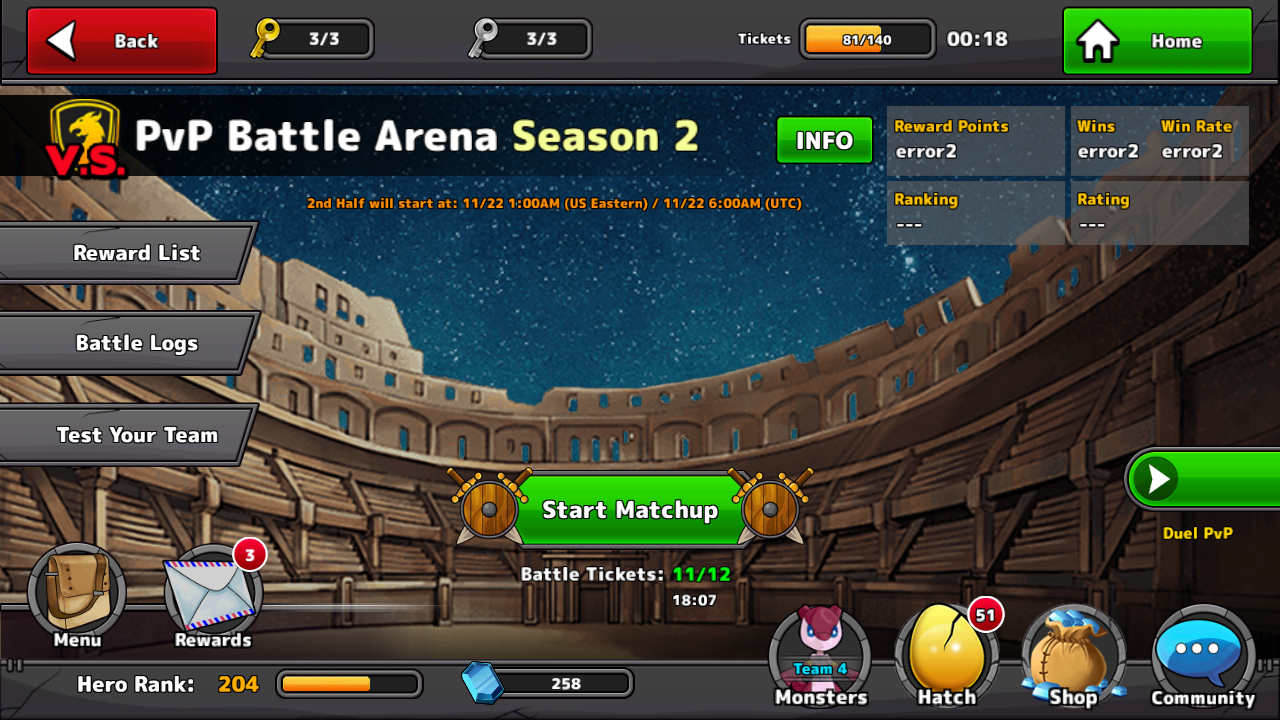The image size is (1280, 720).
Task: Click Battle Tickets 11/12 counter
Action: pos(628,574)
